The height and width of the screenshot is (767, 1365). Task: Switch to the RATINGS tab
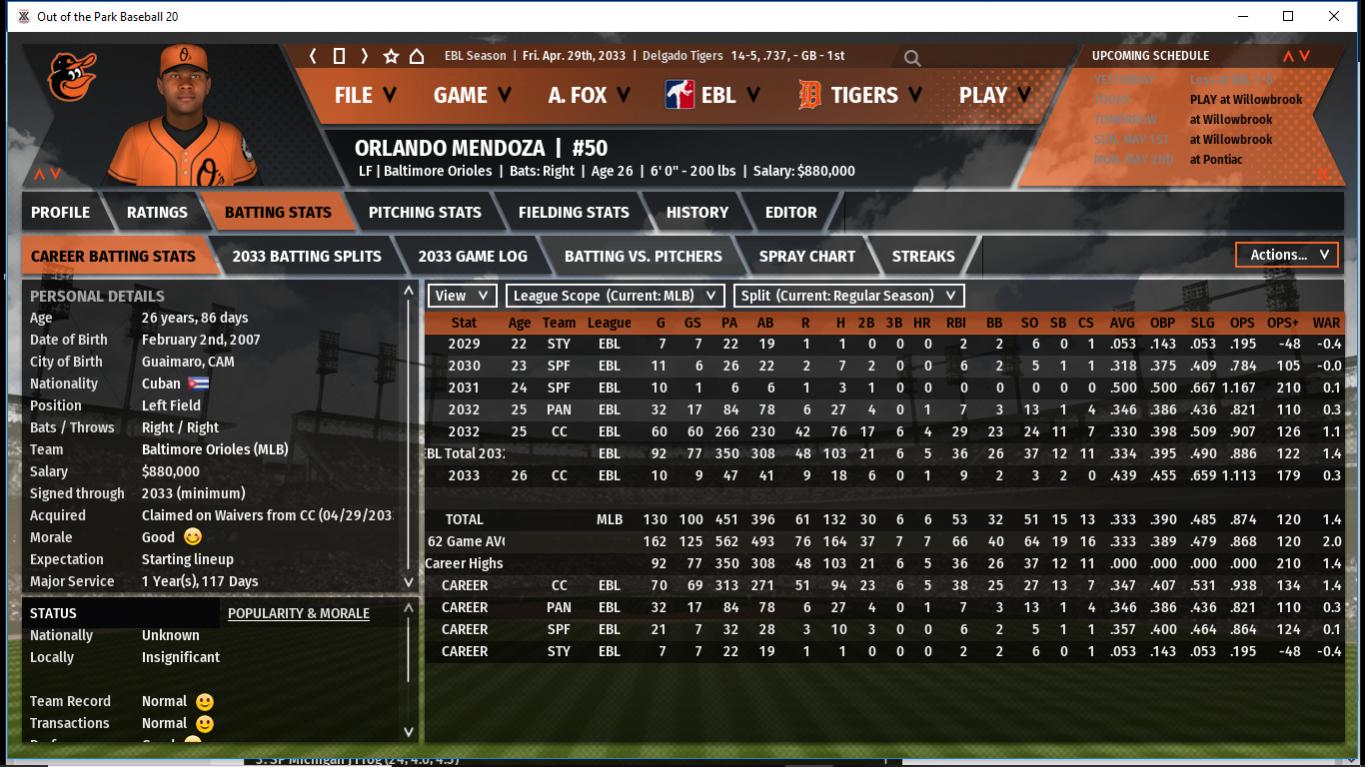pos(157,212)
